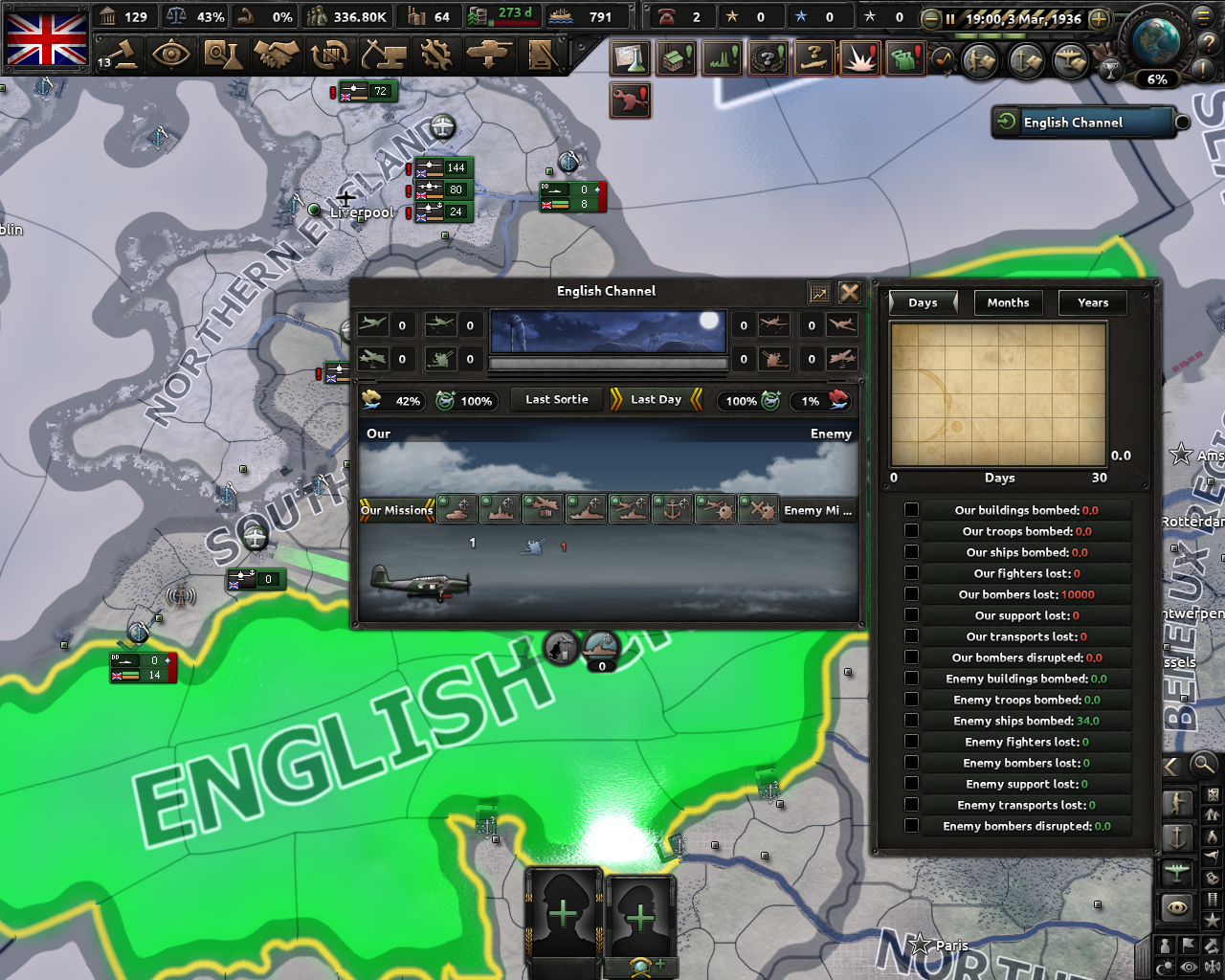Open the production alert factory icon
Screen dimensions: 1225x980
(x=721, y=58)
